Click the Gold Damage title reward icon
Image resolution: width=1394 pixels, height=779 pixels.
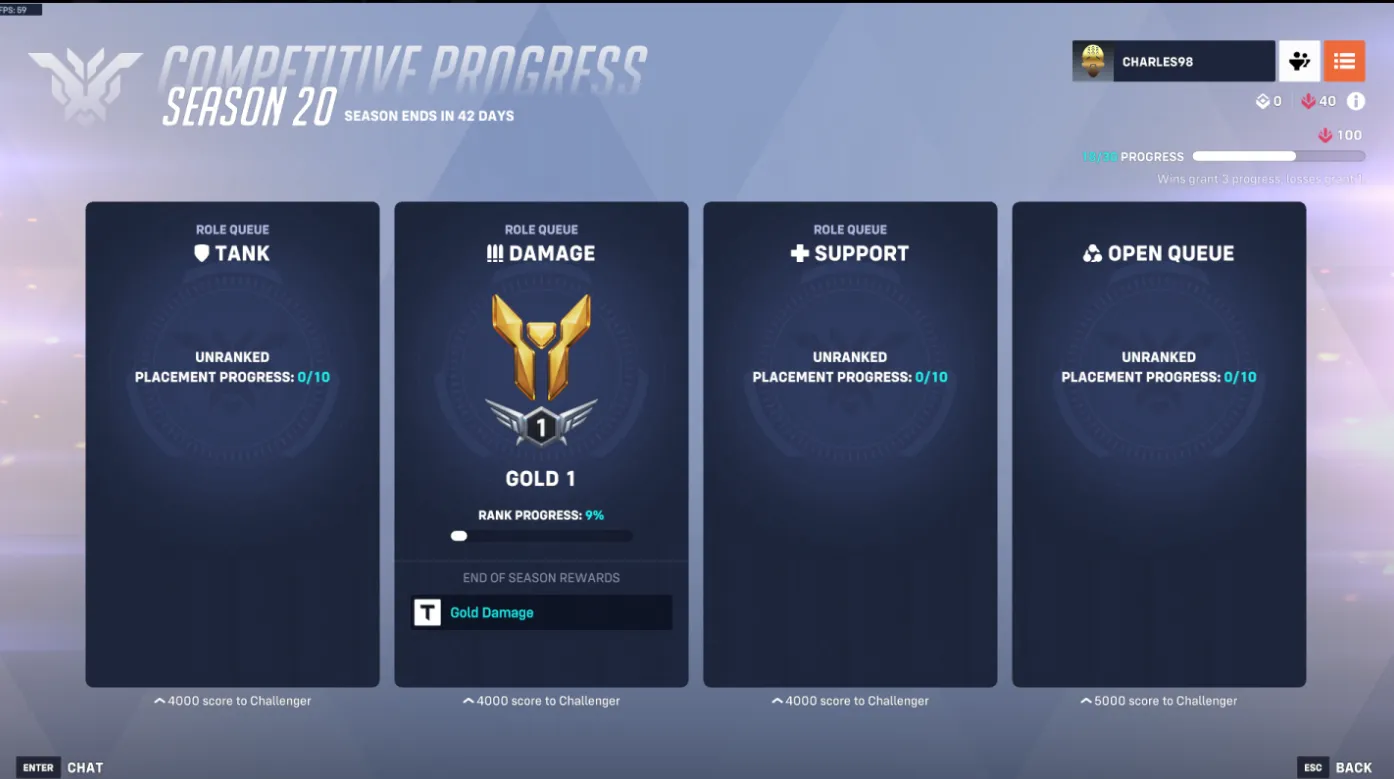coord(427,612)
